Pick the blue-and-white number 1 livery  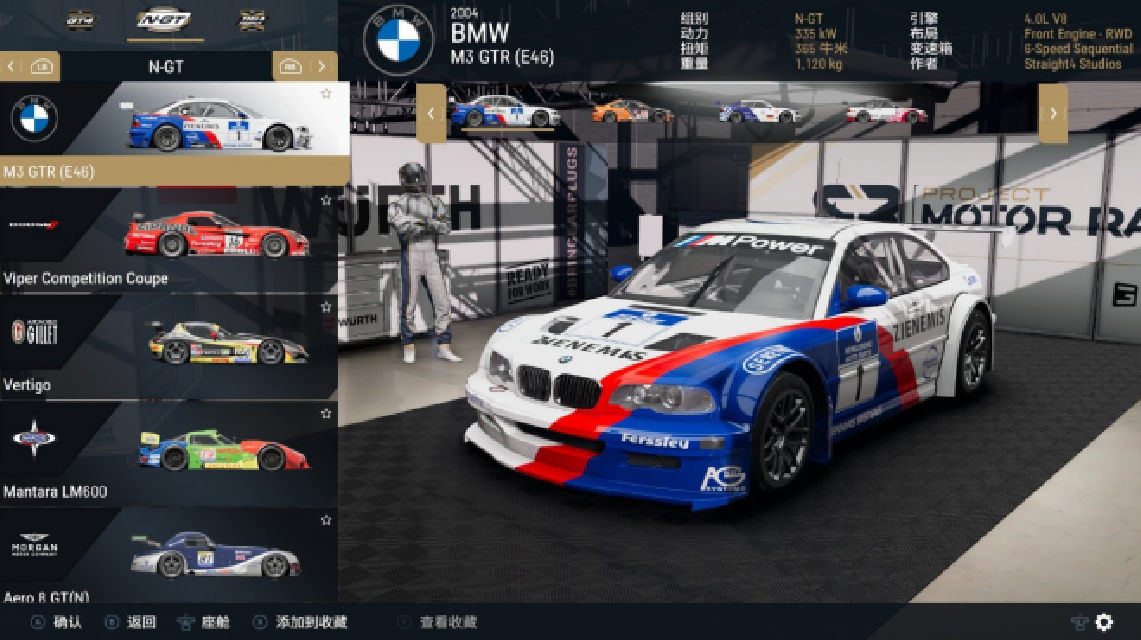pos(505,111)
